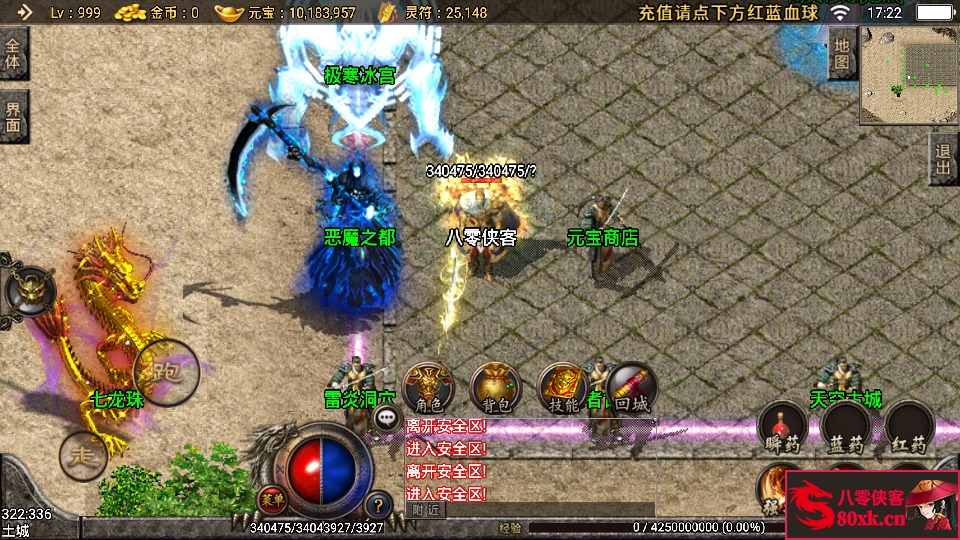
Task: Use the 回城 return-to-town scroll
Action: (x=631, y=388)
